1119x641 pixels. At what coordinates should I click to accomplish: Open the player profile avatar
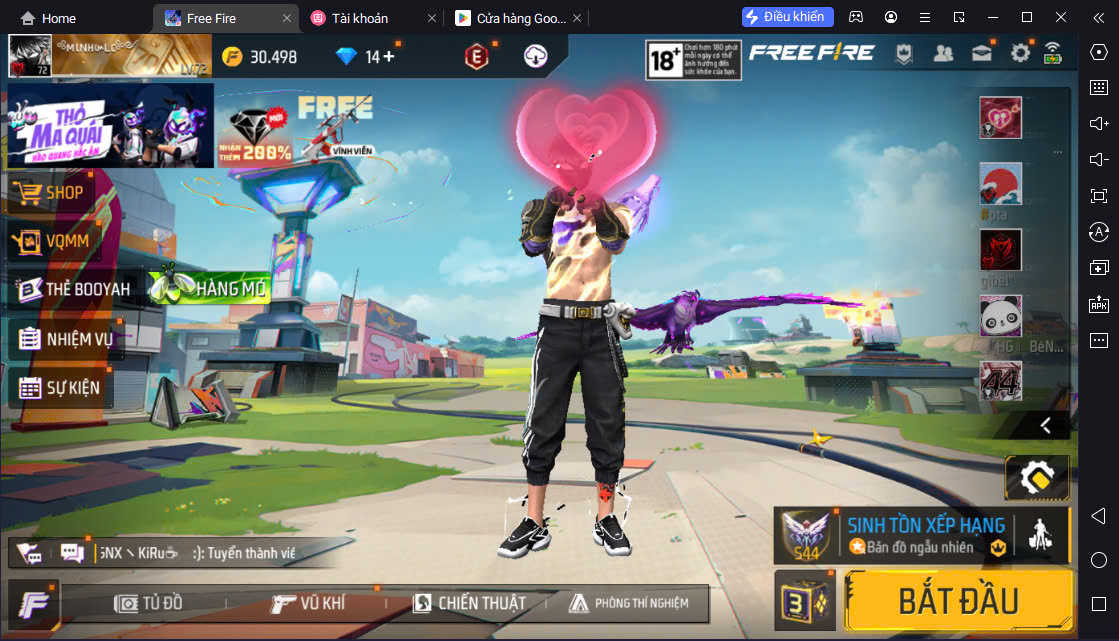coord(29,56)
